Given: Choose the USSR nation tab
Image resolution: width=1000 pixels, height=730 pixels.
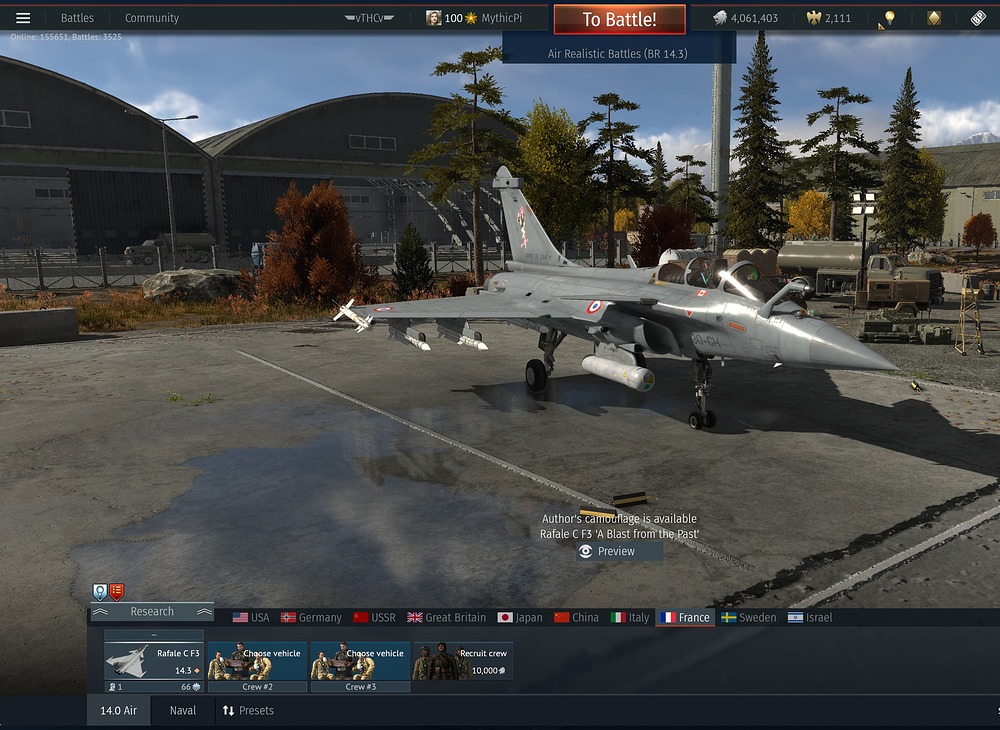Looking at the screenshot, I should pyautogui.click(x=374, y=618).
